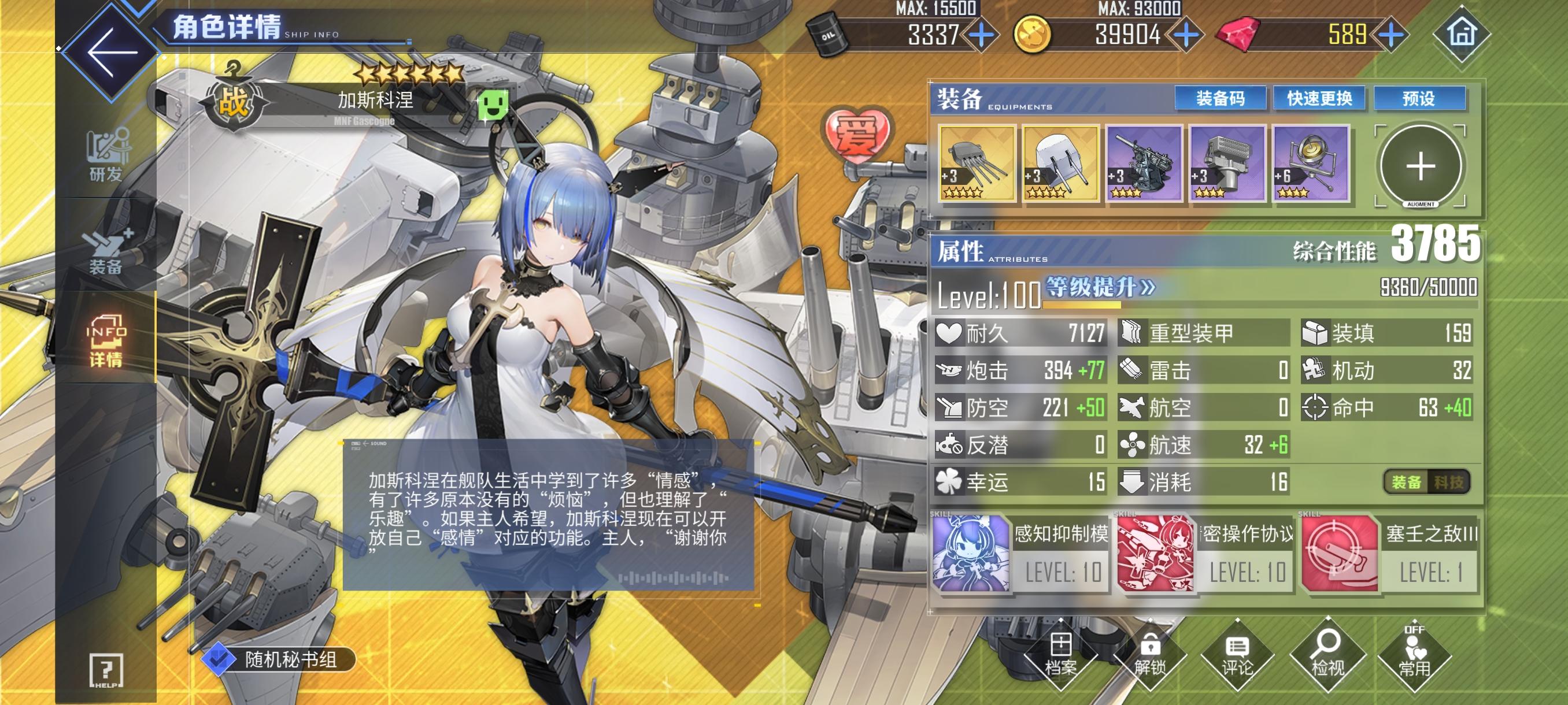Click the 装备码 button
Image resolution: width=1568 pixels, height=705 pixels.
[1222, 99]
